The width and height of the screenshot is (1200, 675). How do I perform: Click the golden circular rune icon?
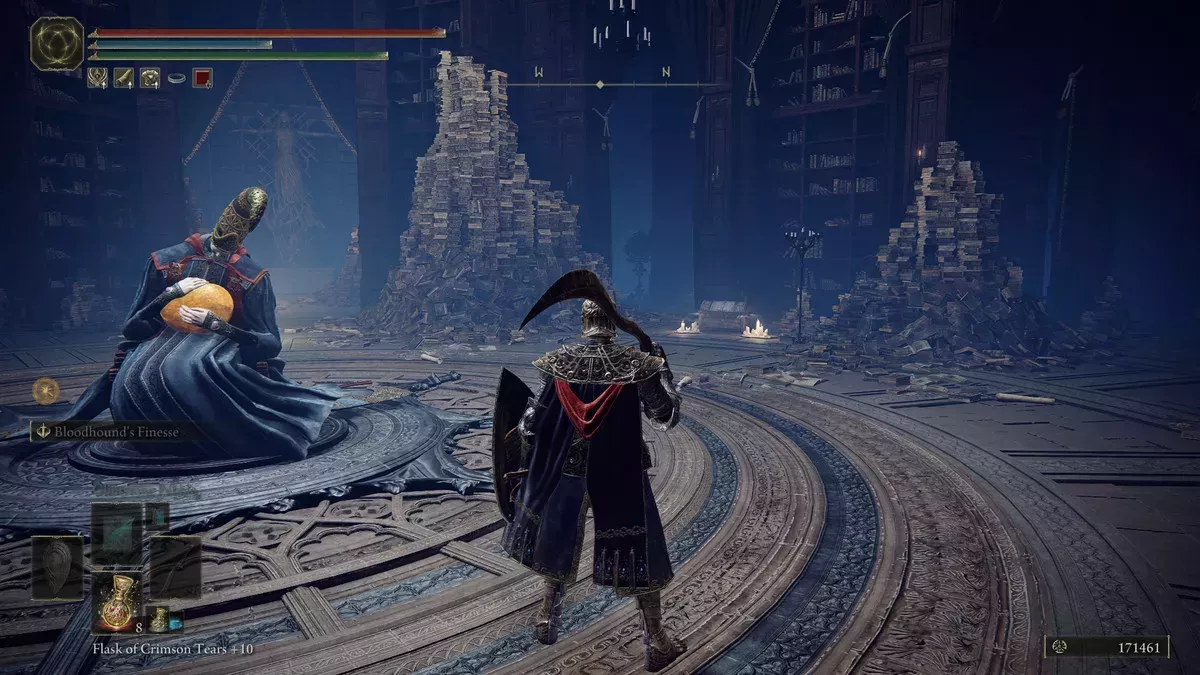click(45, 390)
